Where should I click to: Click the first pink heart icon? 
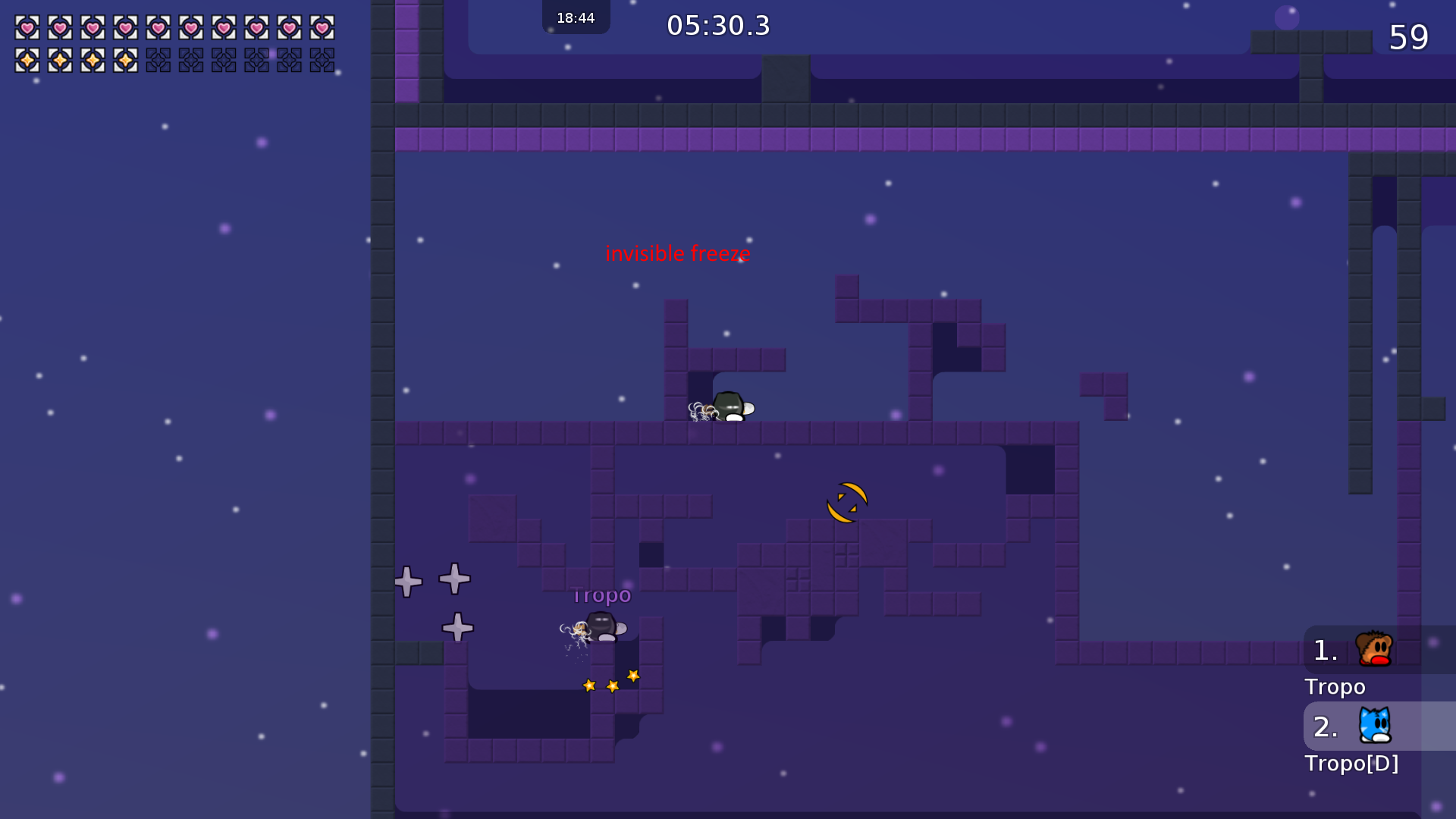pyautogui.click(x=27, y=28)
